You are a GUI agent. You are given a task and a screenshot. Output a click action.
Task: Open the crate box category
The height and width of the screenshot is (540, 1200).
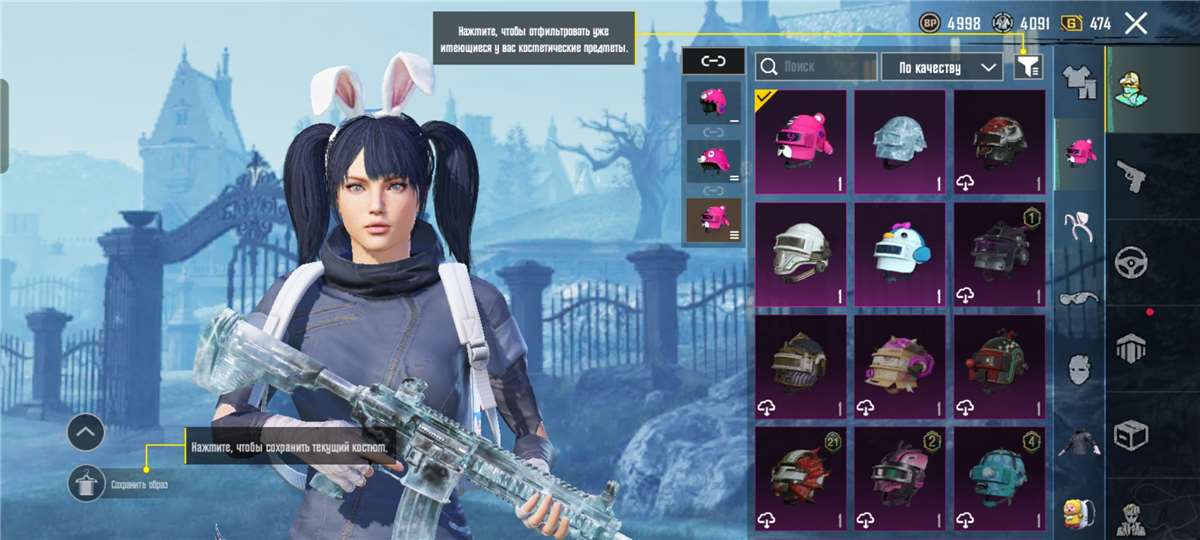(x=1131, y=435)
